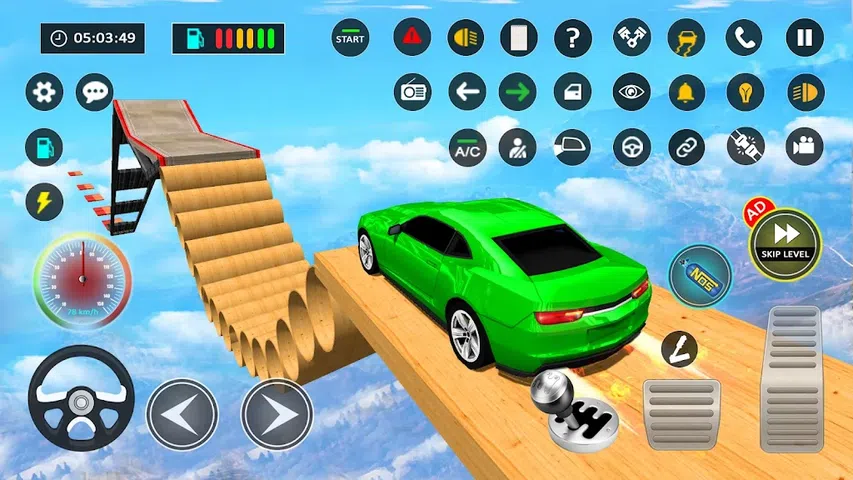Activate the NOS nitro boost
The height and width of the screenshot is (480, 853).
(x=700, y=277)
